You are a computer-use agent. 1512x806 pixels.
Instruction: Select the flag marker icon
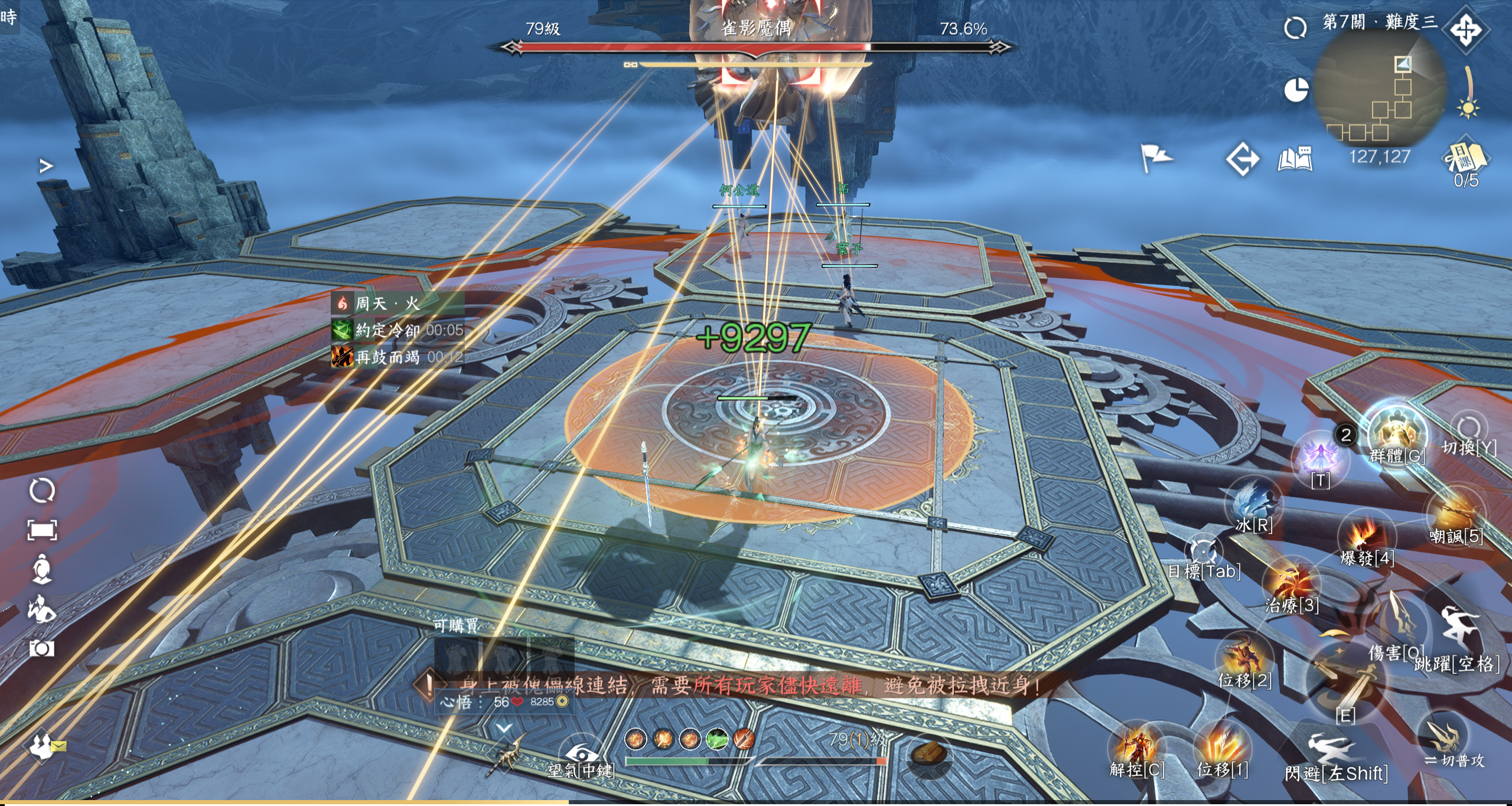[1155, 157]
